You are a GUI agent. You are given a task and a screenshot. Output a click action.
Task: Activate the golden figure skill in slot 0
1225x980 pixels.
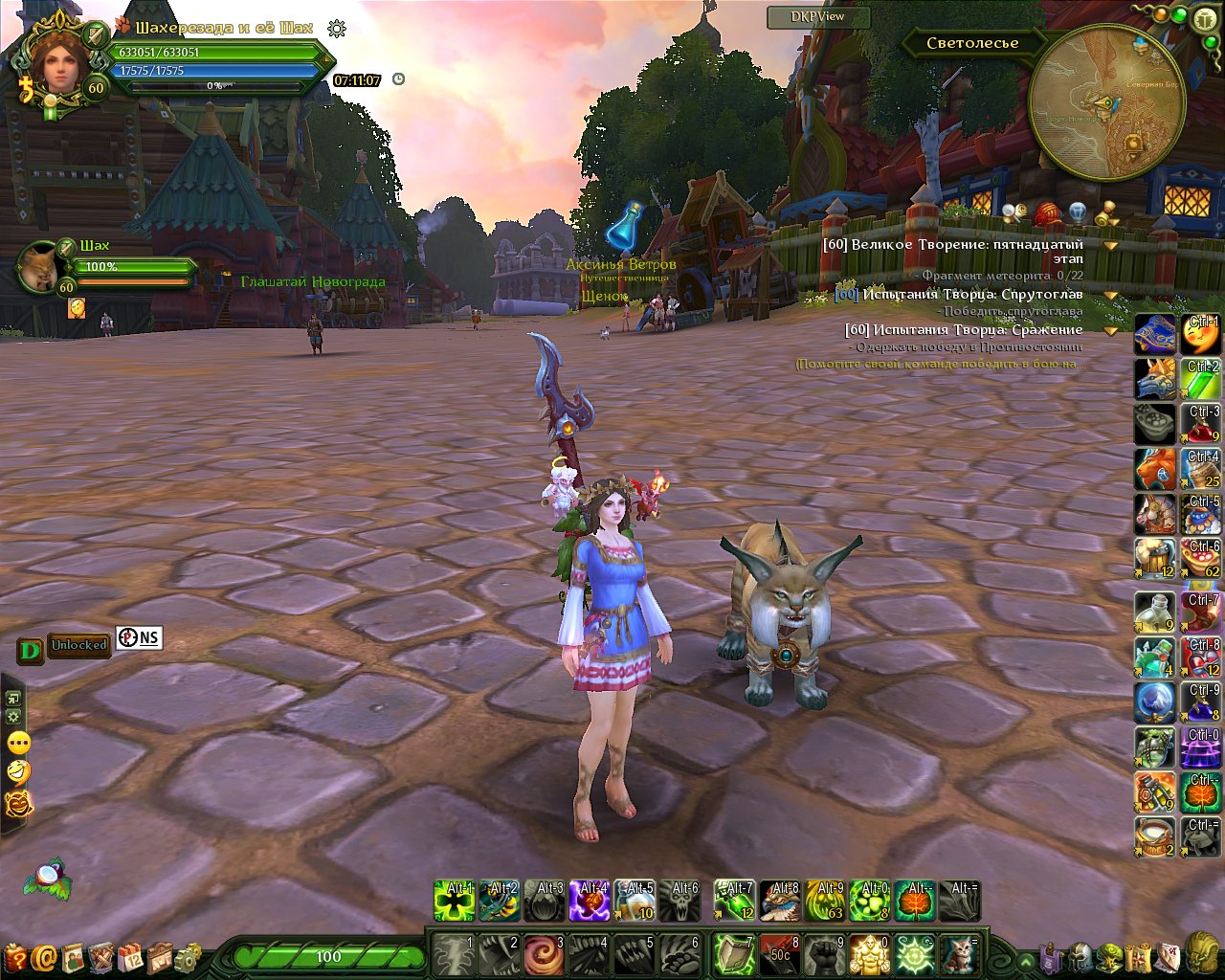pos(869,955)
